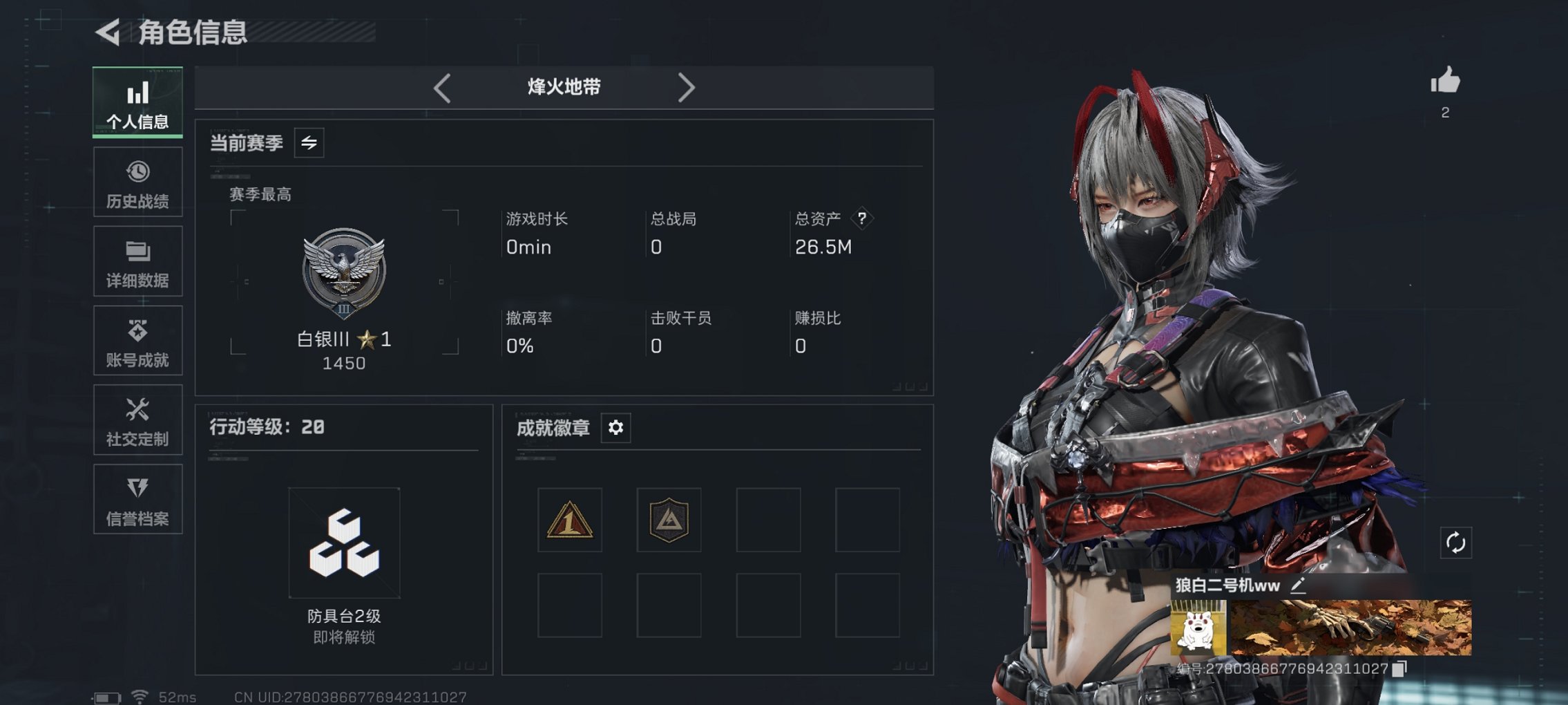Open badge settings via the gear icon
The image size is (1568, 705).
click(615, 428)
